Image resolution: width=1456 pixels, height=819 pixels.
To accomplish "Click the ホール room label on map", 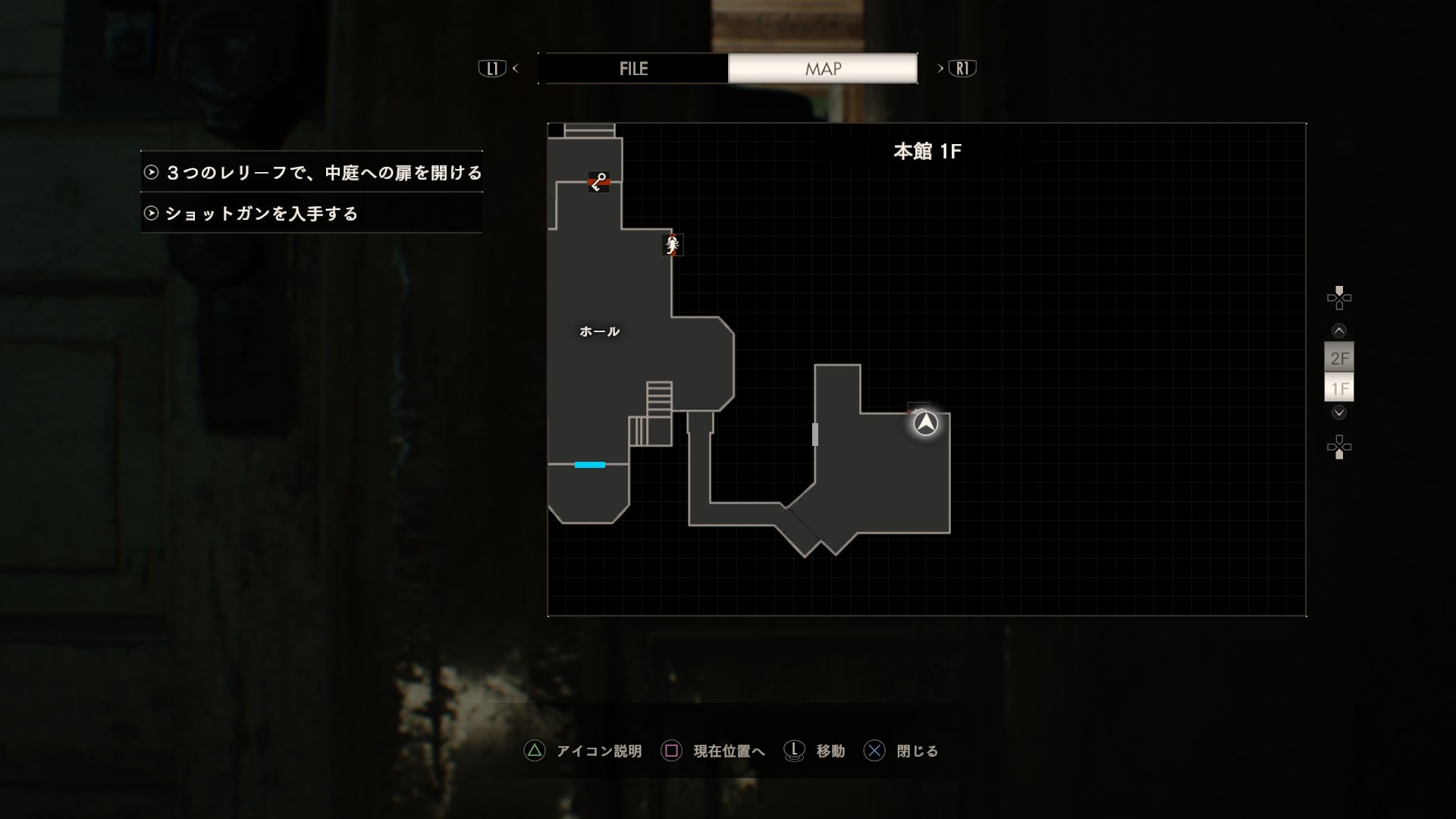I will pyautogui.click(x=599, y=331).
